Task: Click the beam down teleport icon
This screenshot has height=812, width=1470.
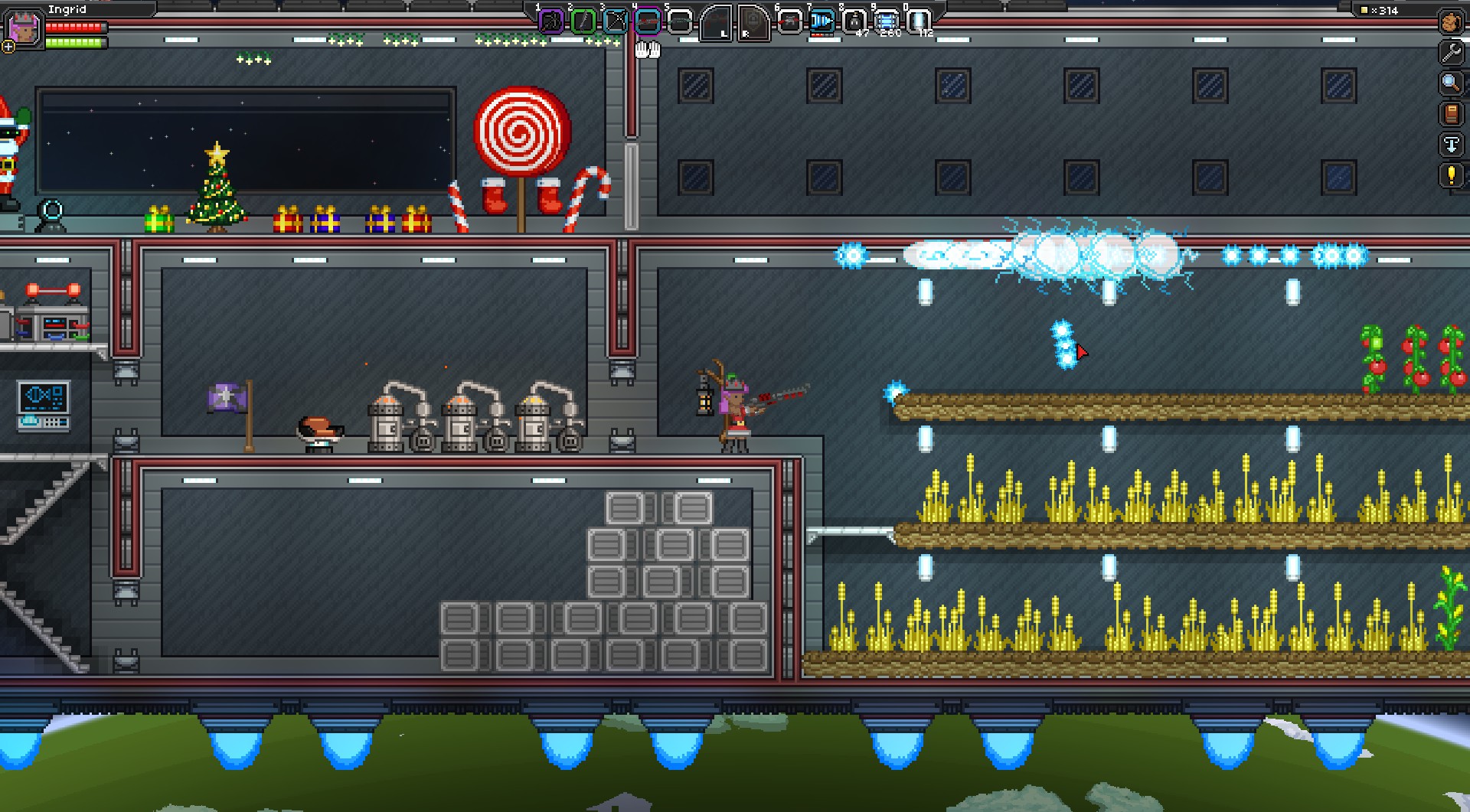Action: tap(1451, 145)
